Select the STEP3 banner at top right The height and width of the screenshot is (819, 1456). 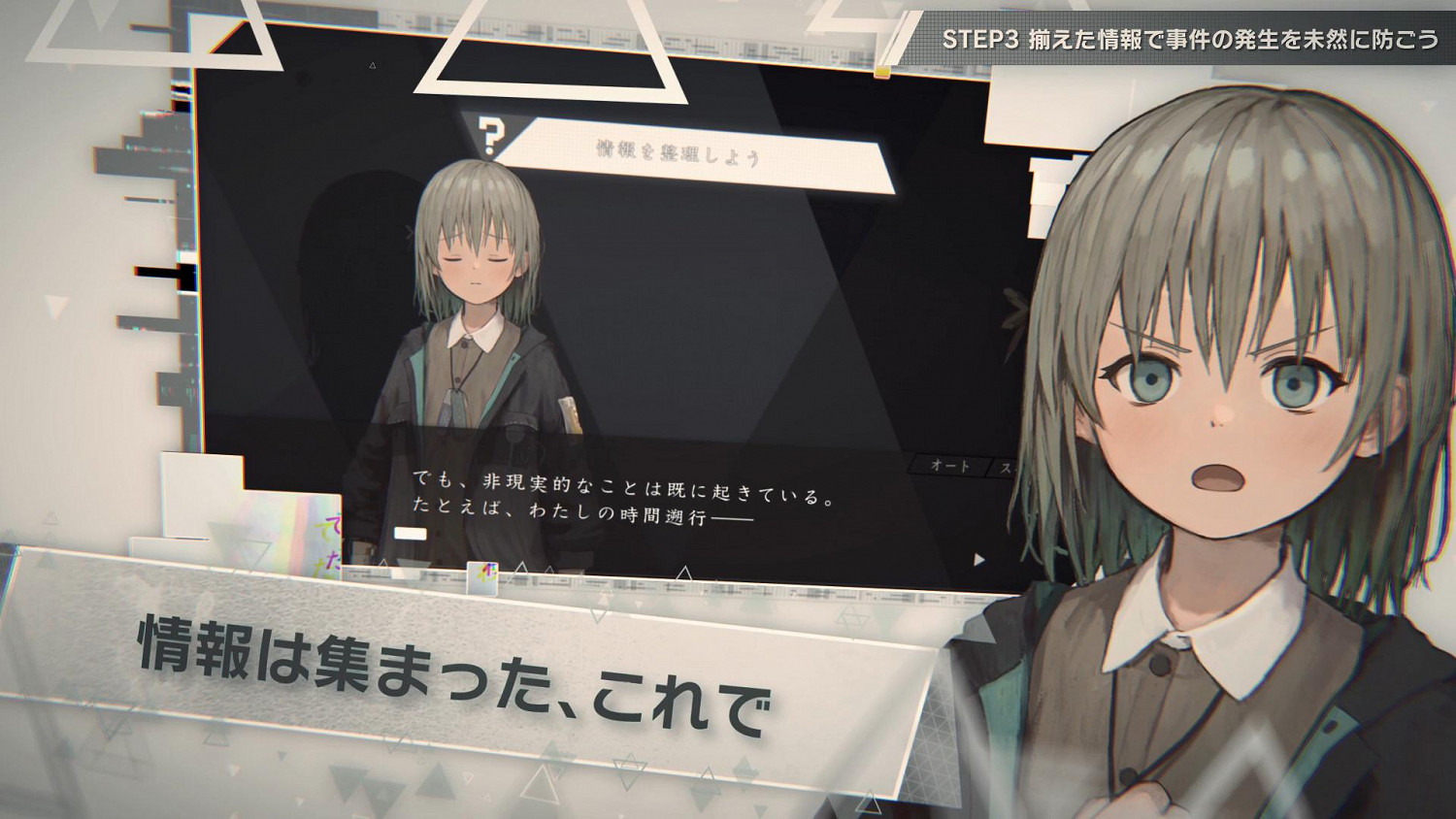1179,39
